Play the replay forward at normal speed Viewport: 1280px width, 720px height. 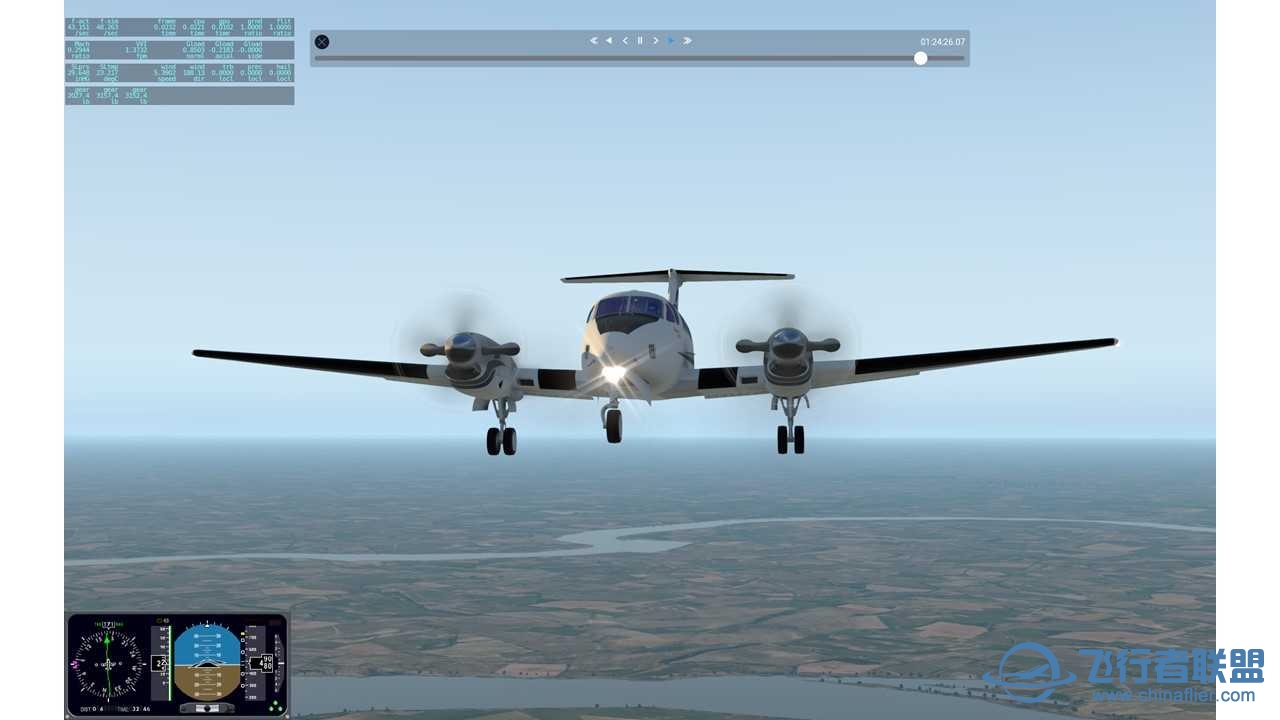[671, 41]
